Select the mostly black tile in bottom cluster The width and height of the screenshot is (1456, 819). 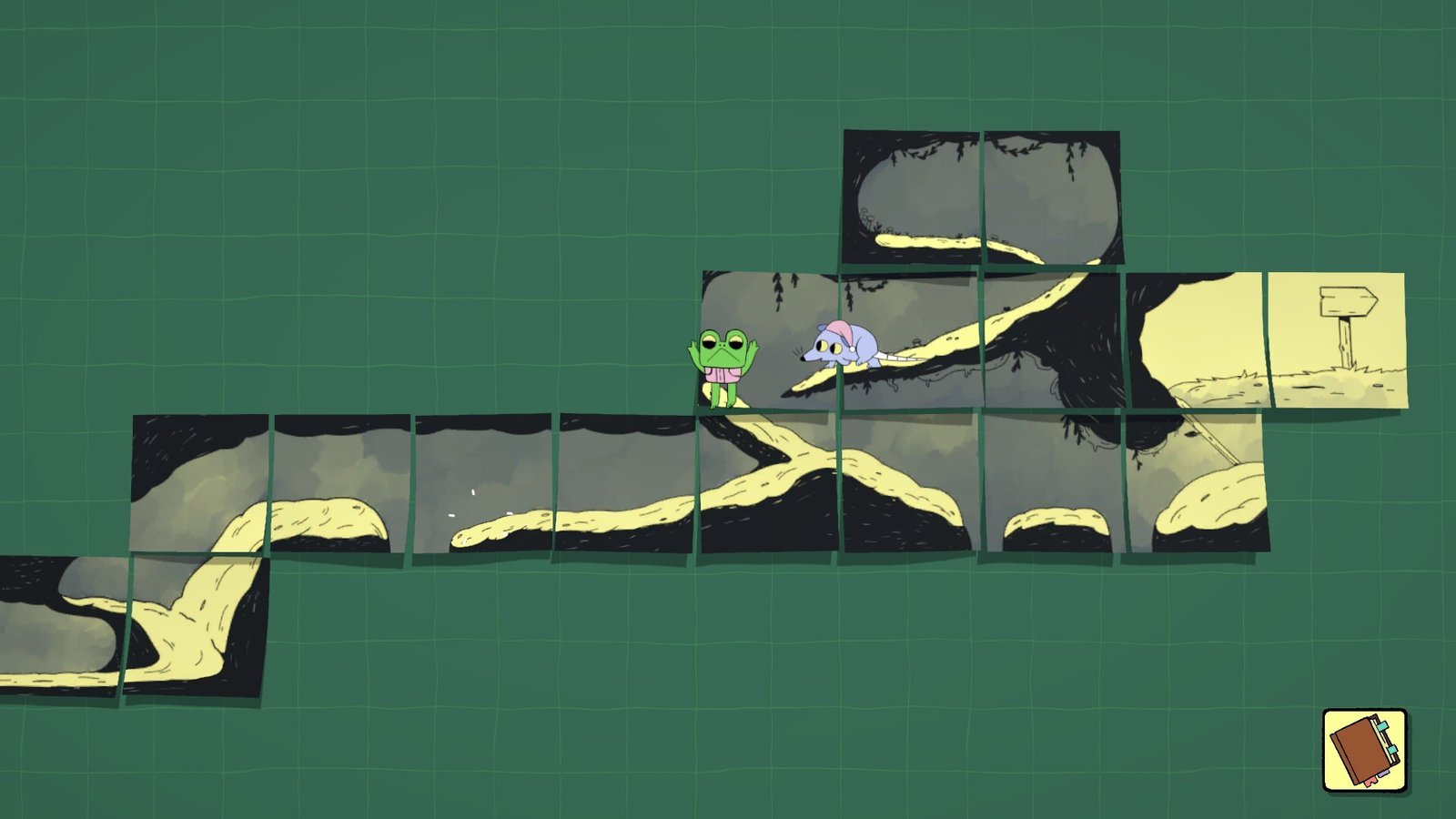(1051, 482)
